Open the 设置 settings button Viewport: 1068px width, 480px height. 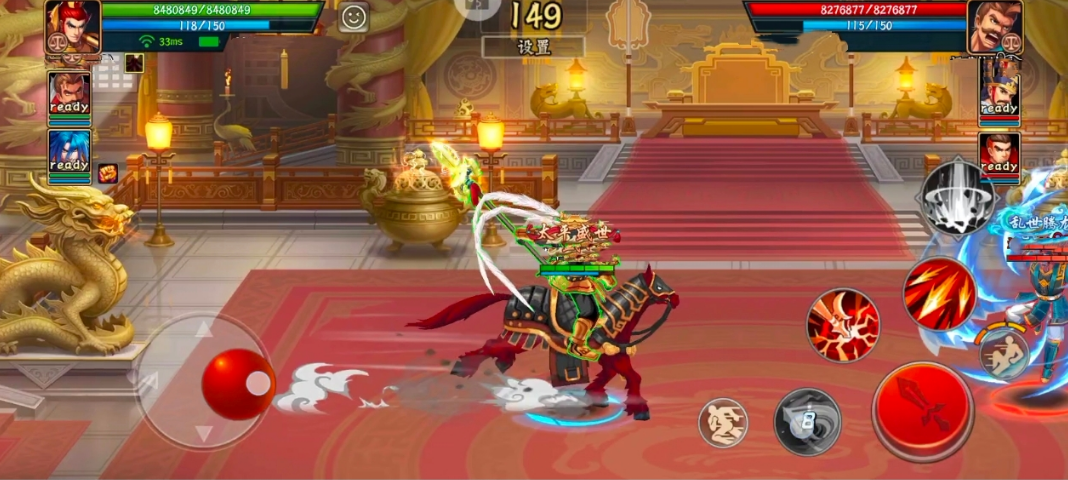point(533,47)
